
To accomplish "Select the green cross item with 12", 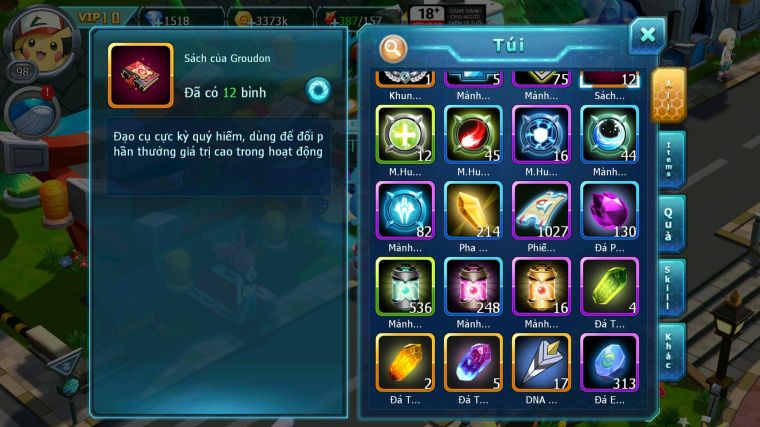I will coord(405,134).
